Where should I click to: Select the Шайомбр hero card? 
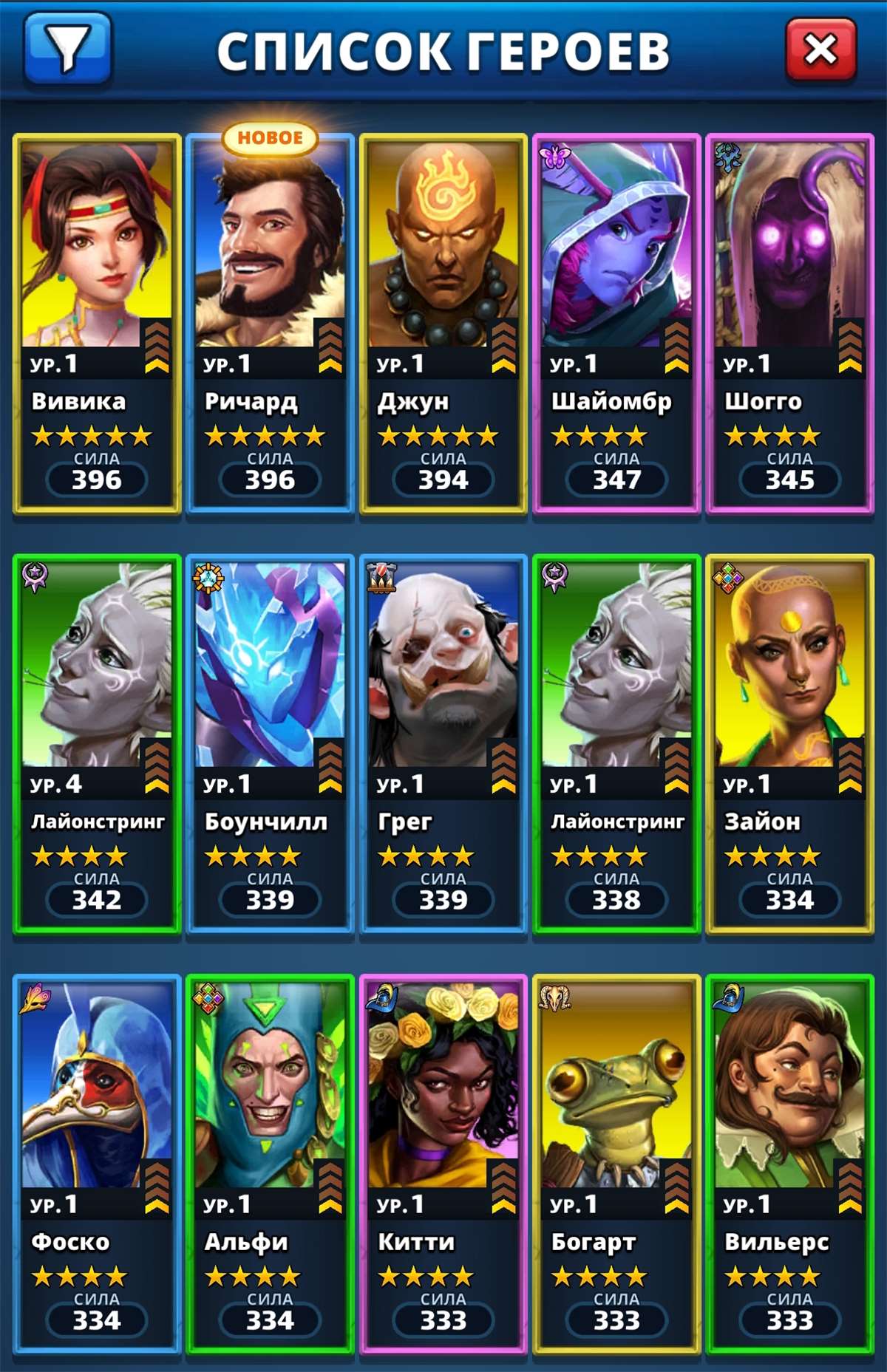pyautogui.click(x=616, y=323)
